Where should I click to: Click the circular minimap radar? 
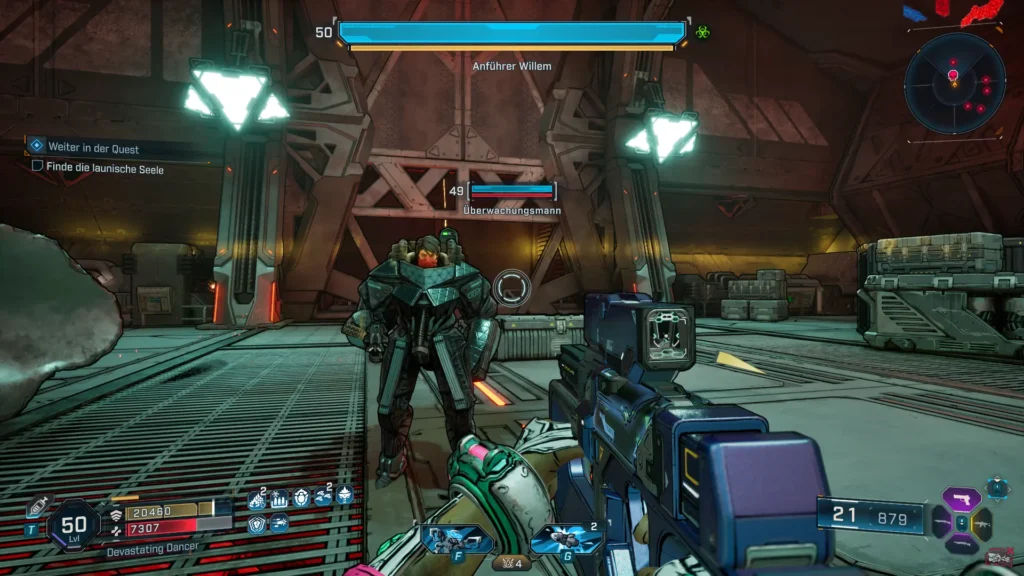[x=954, y=84]
